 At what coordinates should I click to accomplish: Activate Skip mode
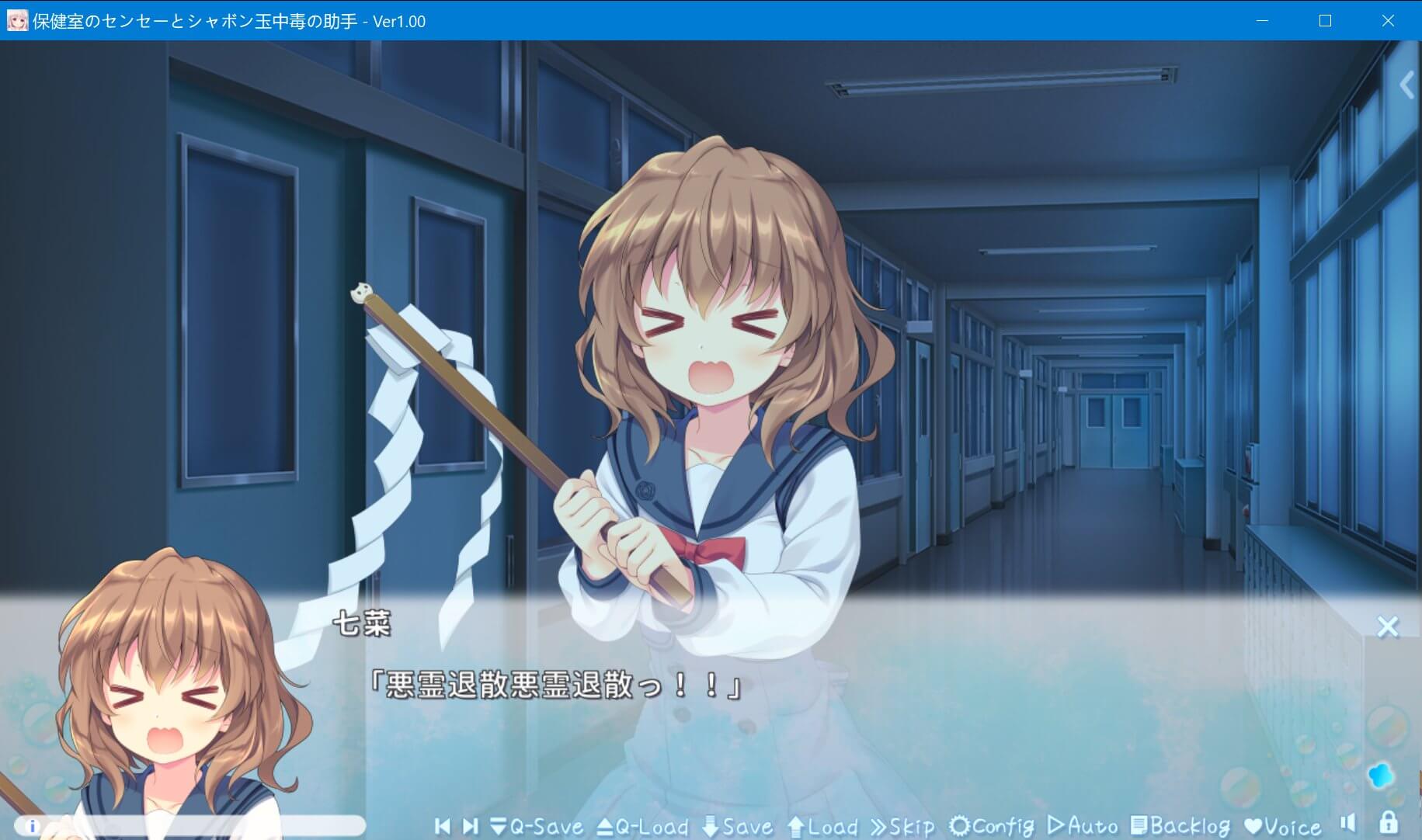click(902, 826)
